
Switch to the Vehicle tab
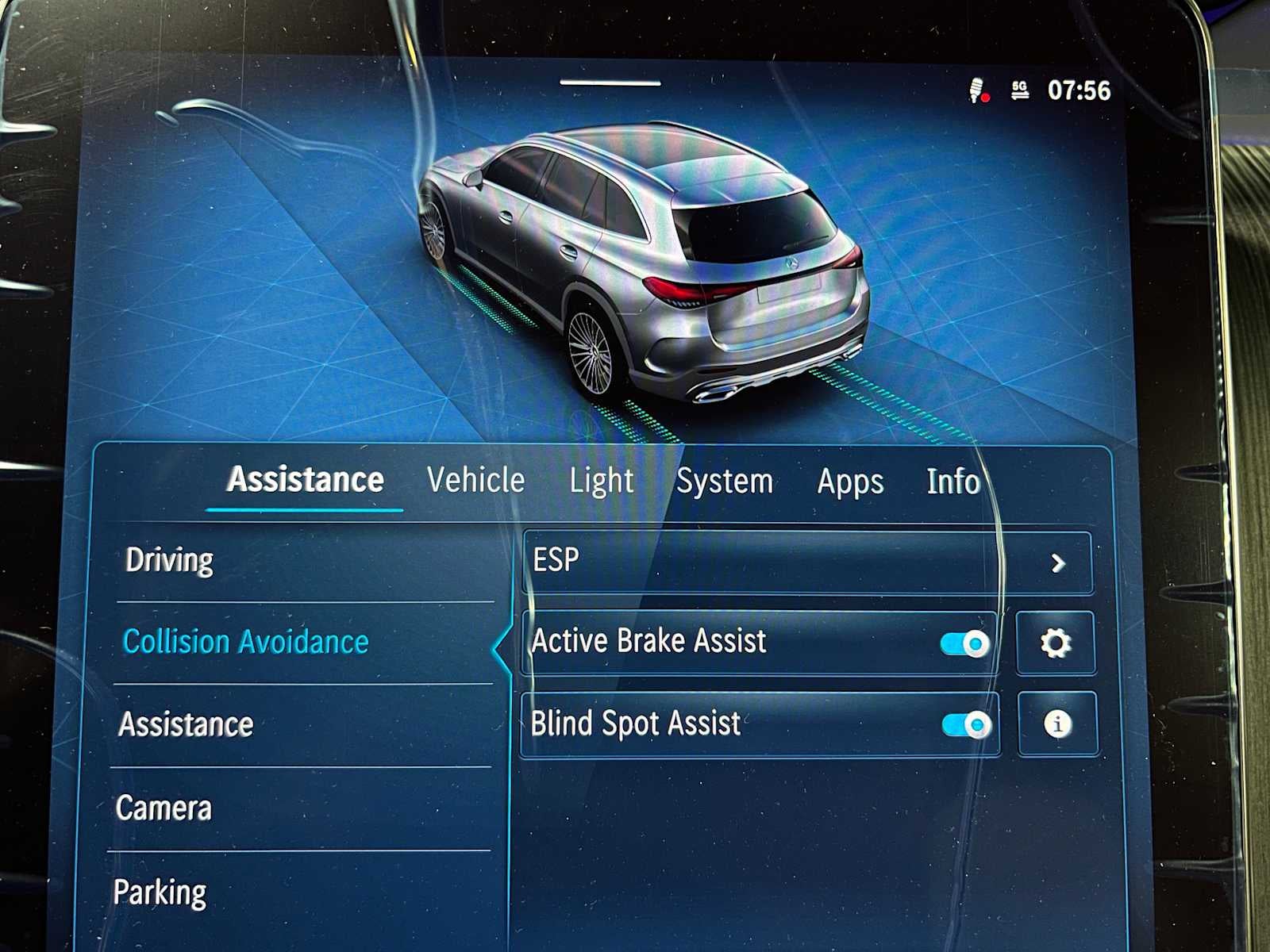coord(475,480)
